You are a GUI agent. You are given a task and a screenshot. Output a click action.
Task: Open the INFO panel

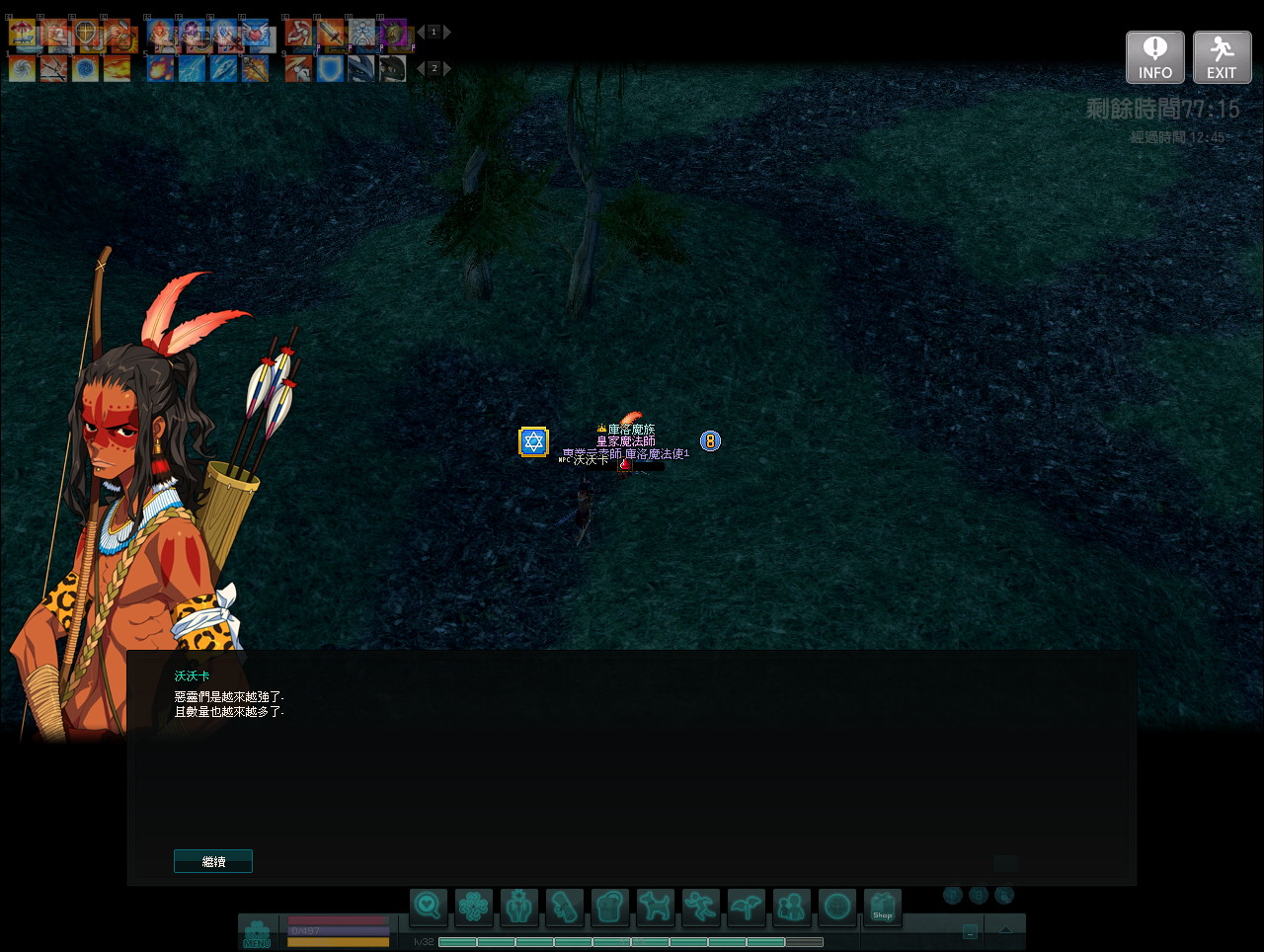pyautogui.click(x=1154, y=57)
